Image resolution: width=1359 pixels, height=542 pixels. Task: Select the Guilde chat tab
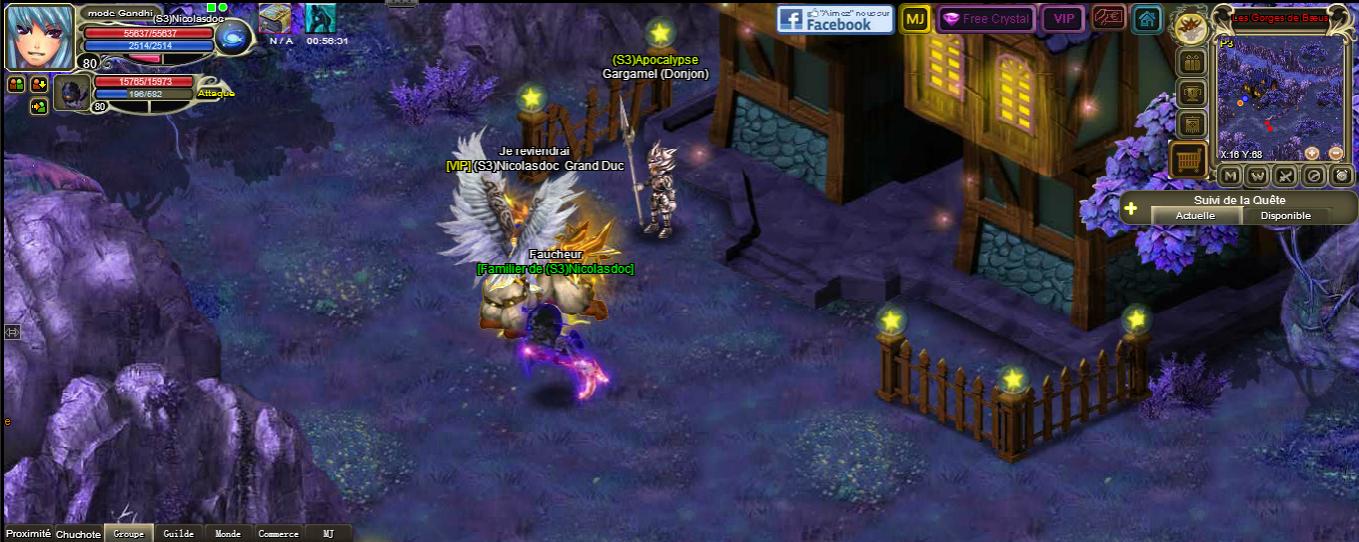point(178,534)
